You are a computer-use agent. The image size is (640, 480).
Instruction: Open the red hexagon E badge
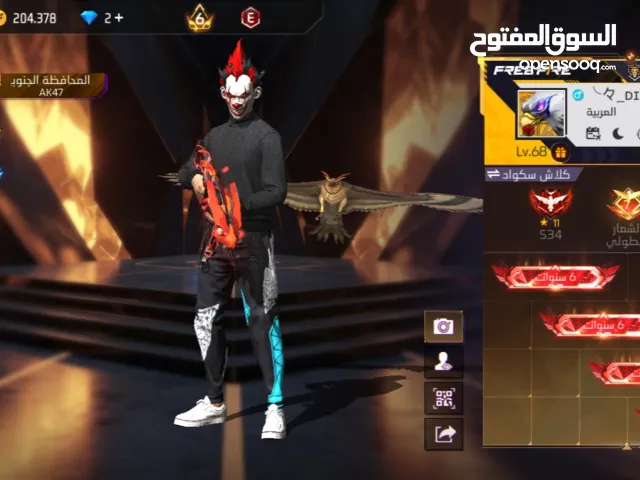point(250,18)
